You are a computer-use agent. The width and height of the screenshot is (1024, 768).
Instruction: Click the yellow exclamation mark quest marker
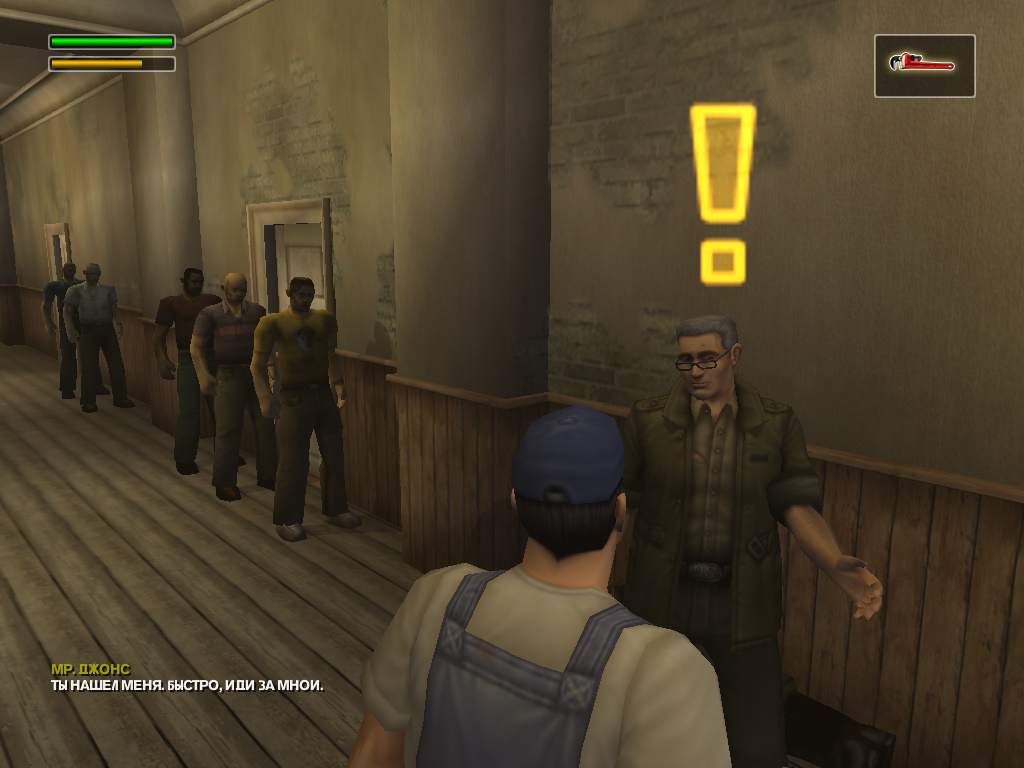(722, 190)
